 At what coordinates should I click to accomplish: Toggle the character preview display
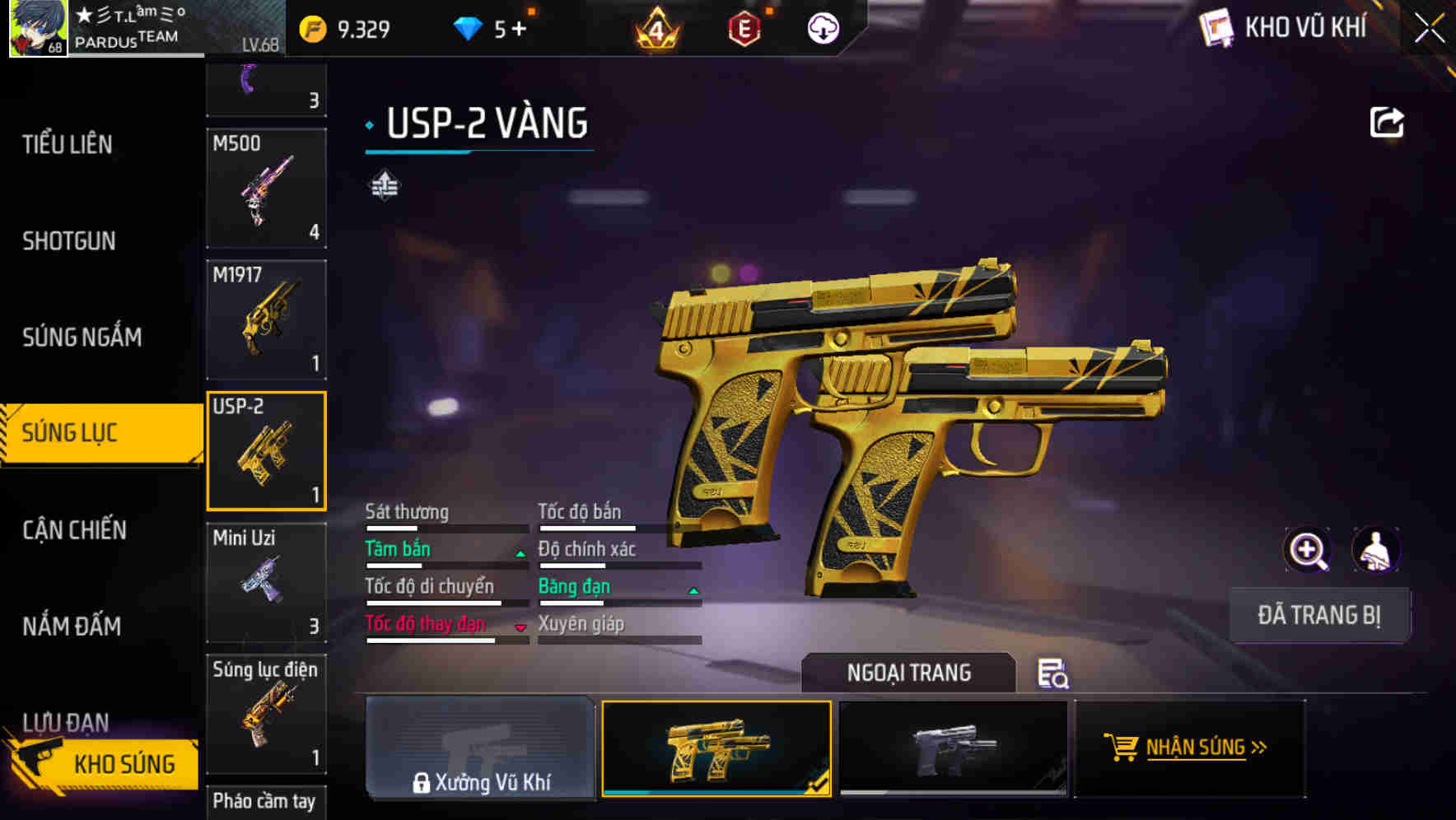(x=1377, y=549)
